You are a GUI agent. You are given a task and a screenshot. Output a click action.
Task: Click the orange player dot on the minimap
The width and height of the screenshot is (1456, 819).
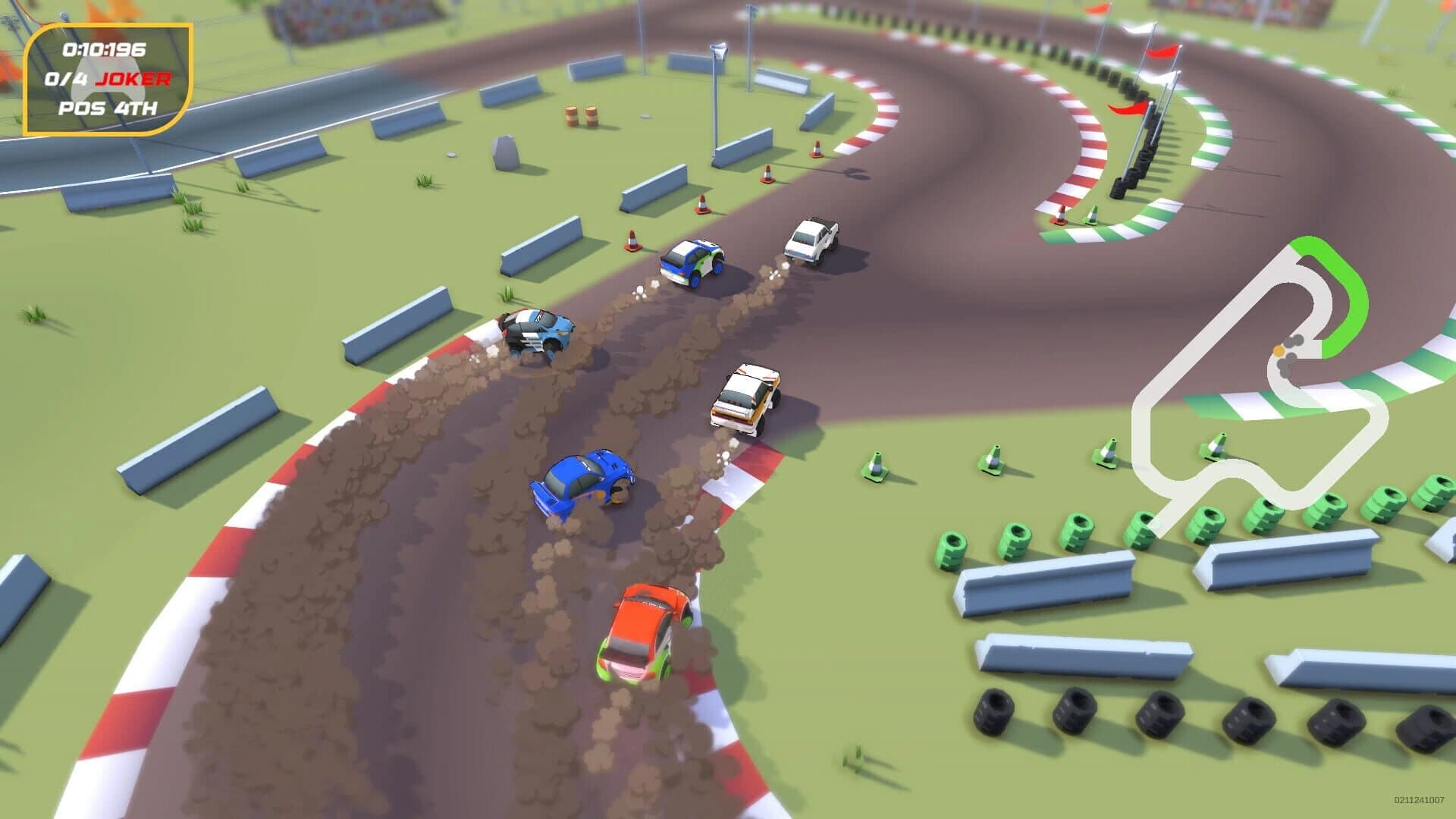1279,350
